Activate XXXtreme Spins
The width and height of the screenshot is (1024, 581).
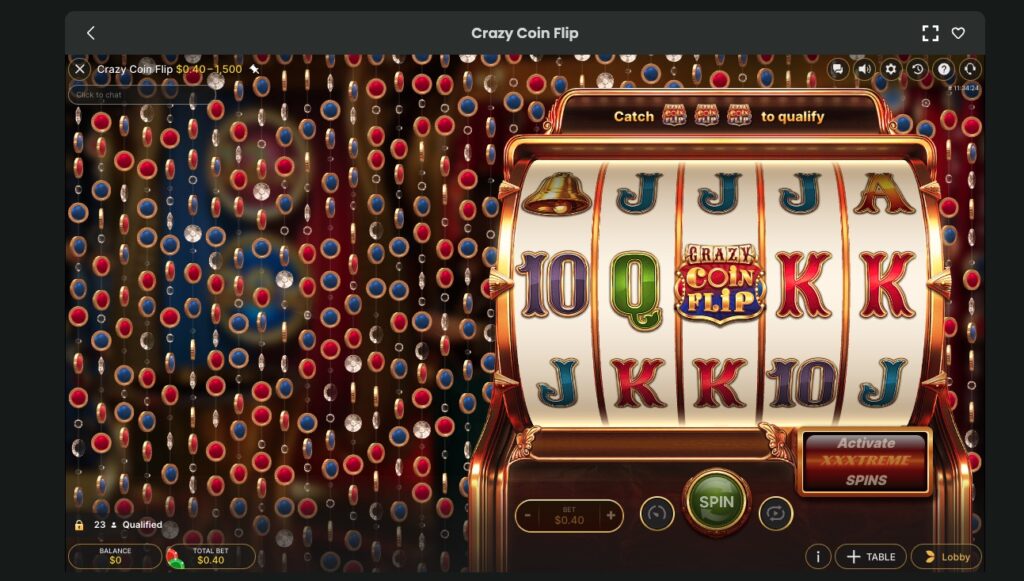[x=866, y=461]
